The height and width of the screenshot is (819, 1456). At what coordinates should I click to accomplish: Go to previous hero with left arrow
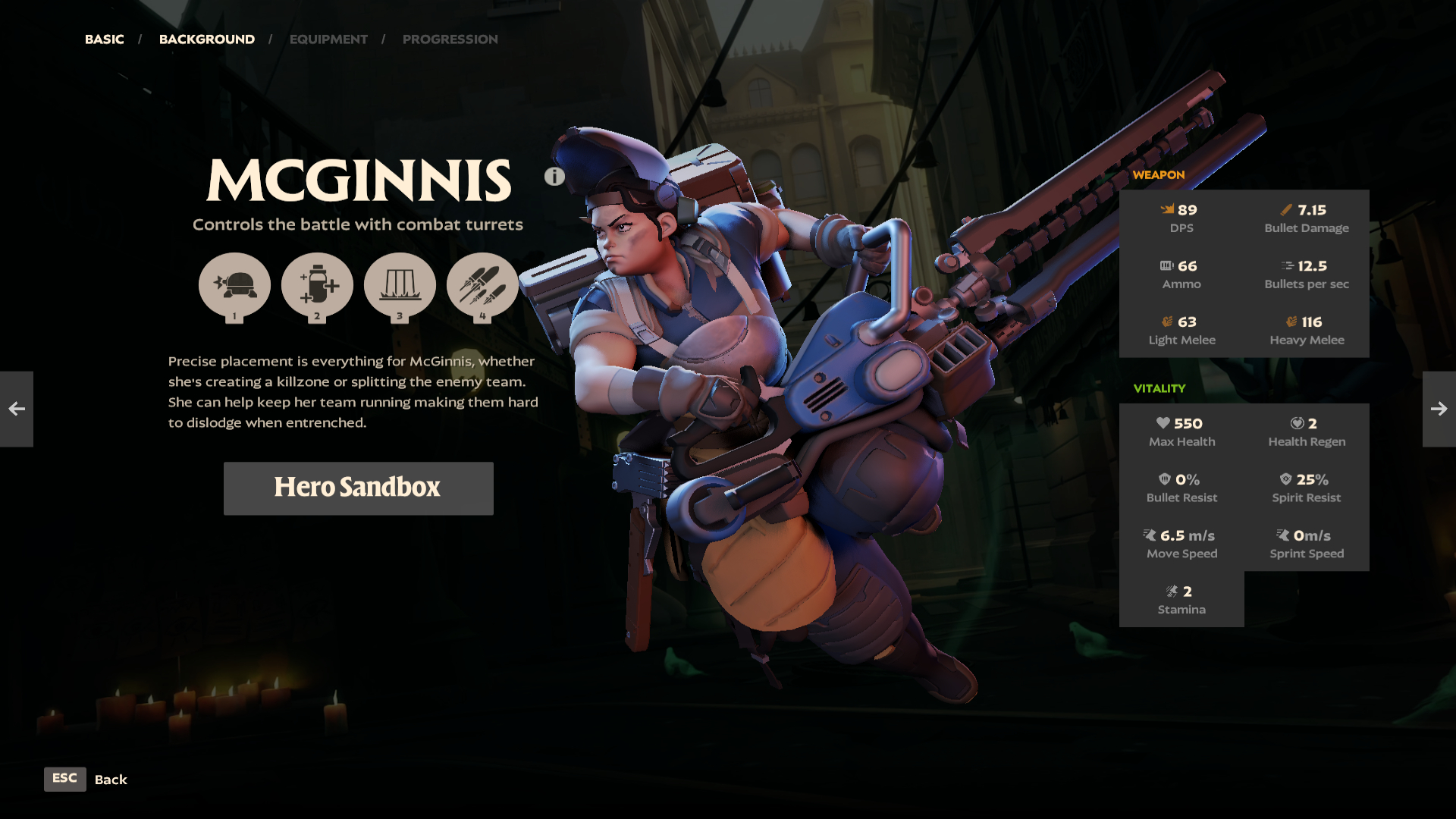click(17, 409)
